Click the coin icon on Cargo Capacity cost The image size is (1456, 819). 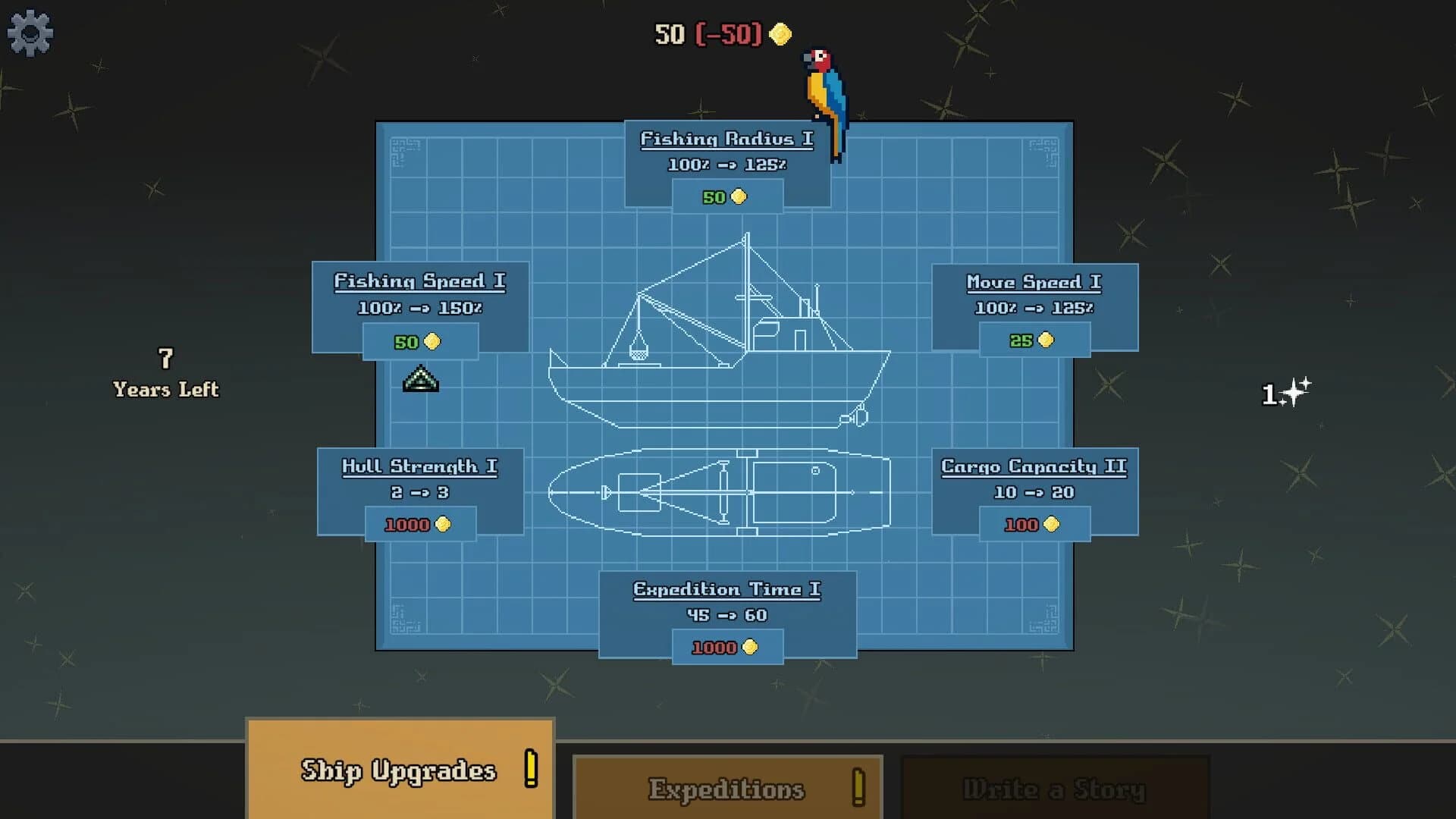pyautogui.click(x=1050, y=523)
